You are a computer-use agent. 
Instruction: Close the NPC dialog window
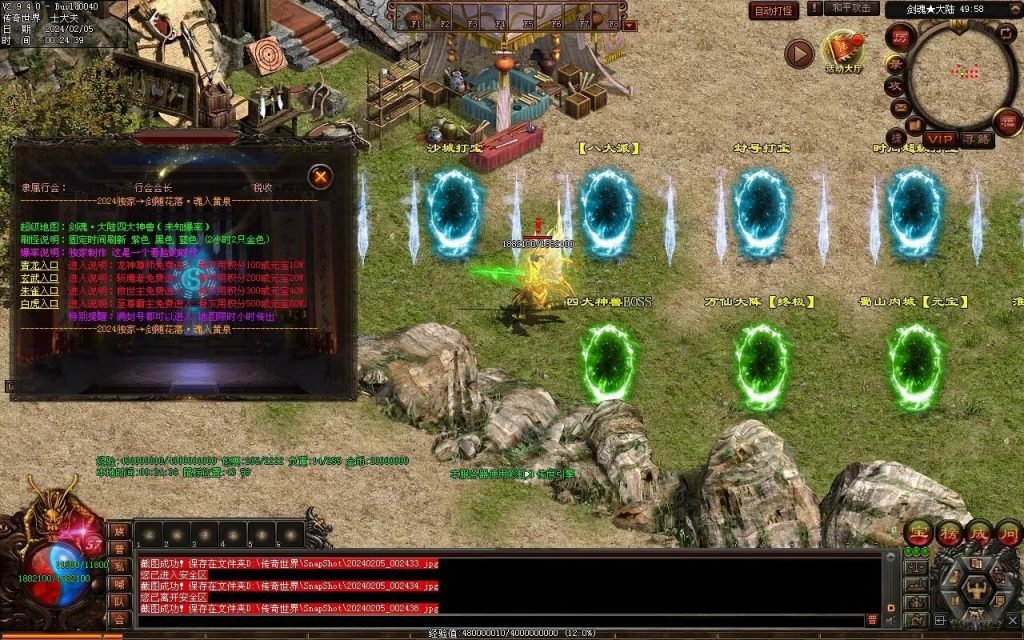pos(320,178)
